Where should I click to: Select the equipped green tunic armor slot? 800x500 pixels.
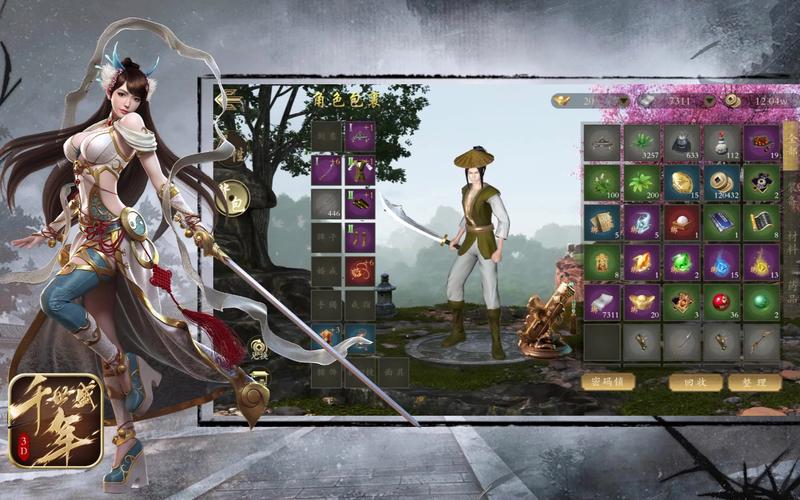click(x=360, y=171)
